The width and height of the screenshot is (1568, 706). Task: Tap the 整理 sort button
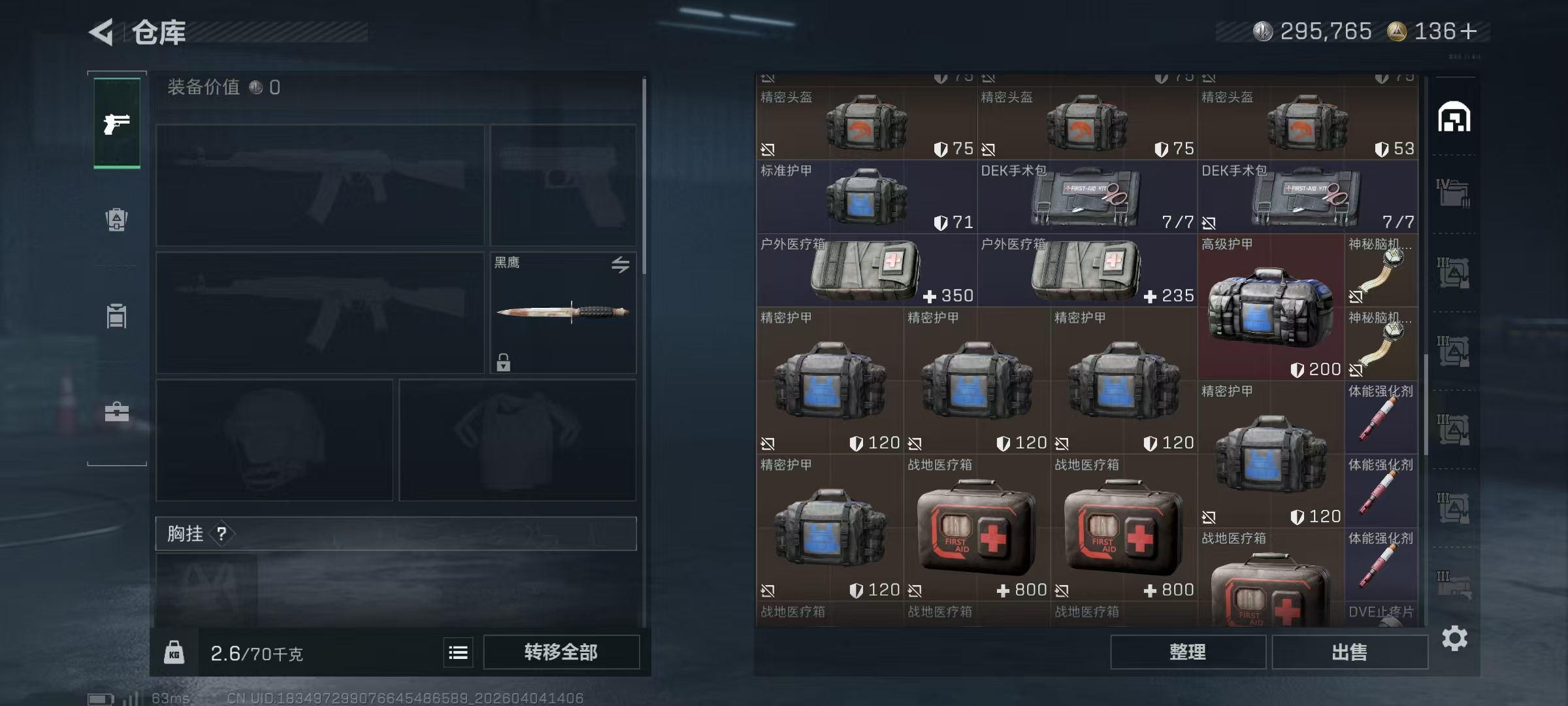(1187, 652)
